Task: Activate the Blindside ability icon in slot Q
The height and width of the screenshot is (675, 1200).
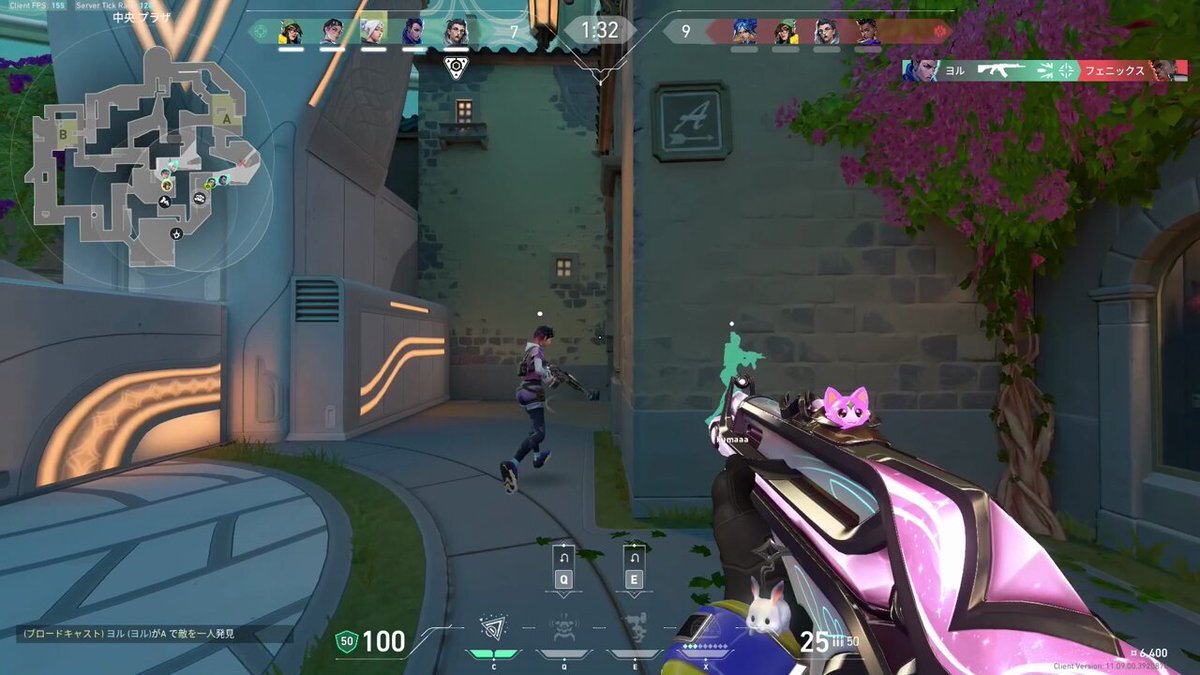Action: pyautogui.click(x=564, y=628)
